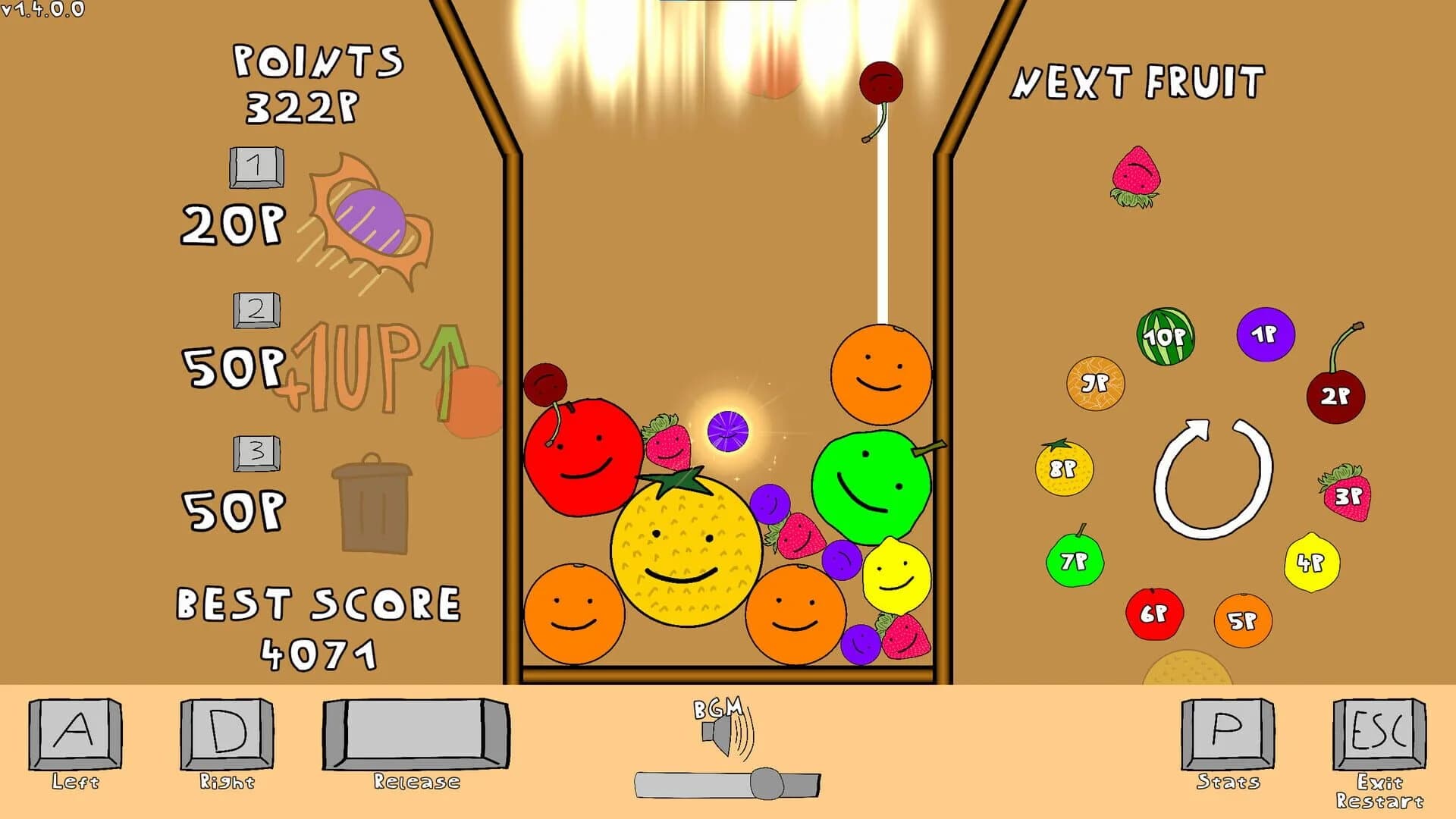
Task: Click the ESC Exit/Restart key
Action: [x=1378, y=736]
